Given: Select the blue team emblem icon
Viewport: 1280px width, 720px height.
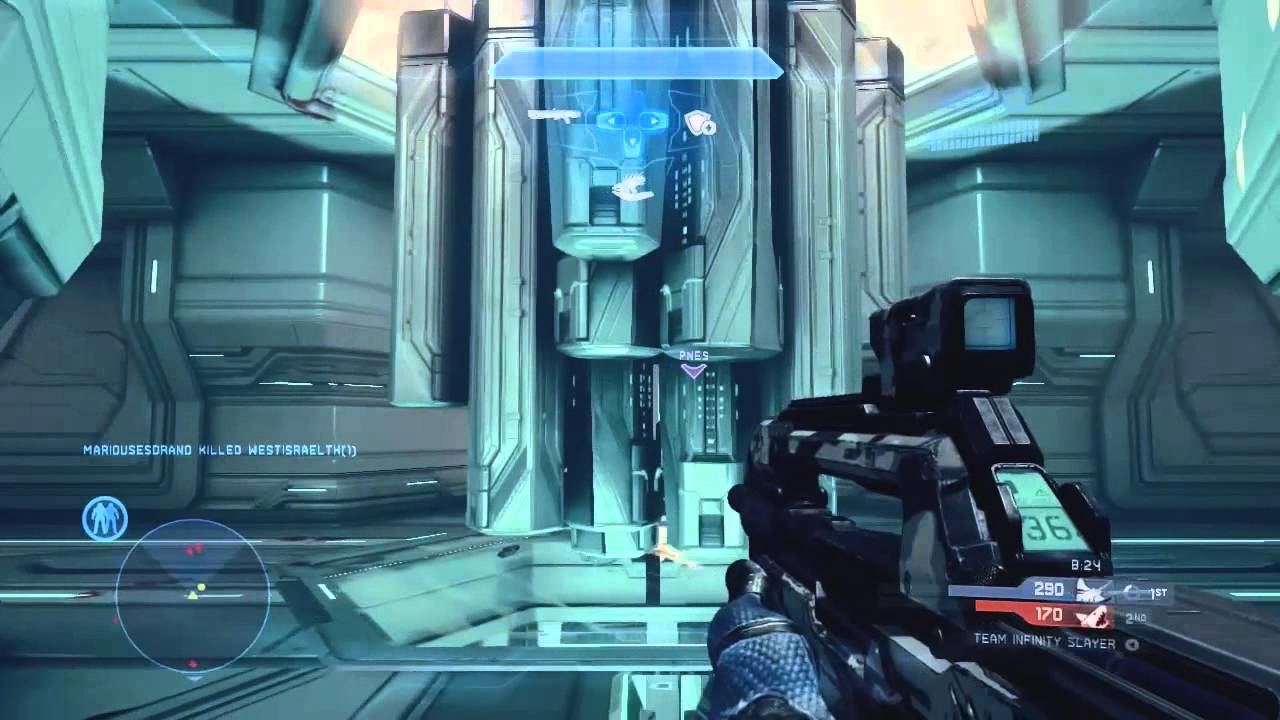Looking at the screenshot, I should tap(1090, 591).
